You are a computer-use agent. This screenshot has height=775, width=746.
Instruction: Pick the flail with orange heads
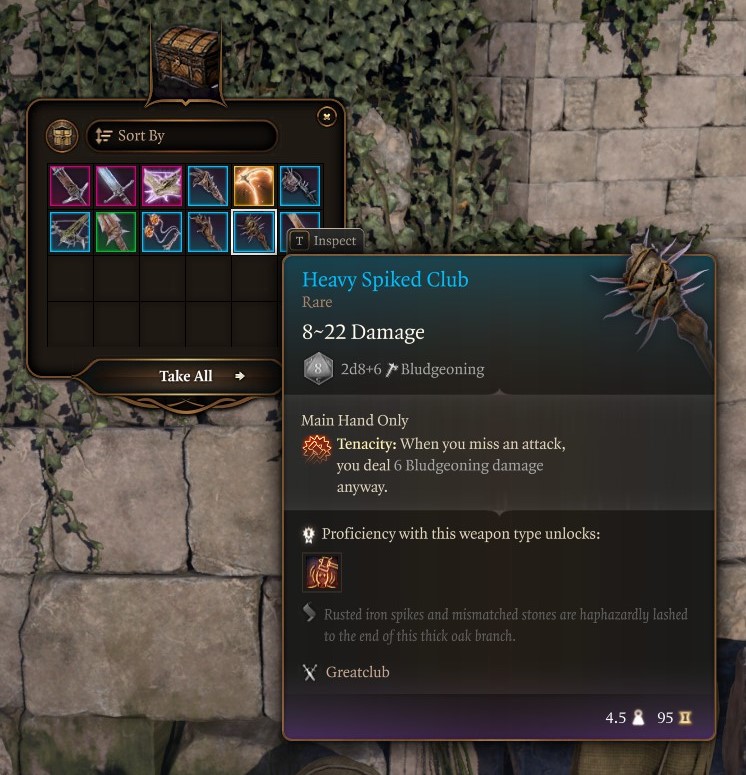click(x=162, y=232)
